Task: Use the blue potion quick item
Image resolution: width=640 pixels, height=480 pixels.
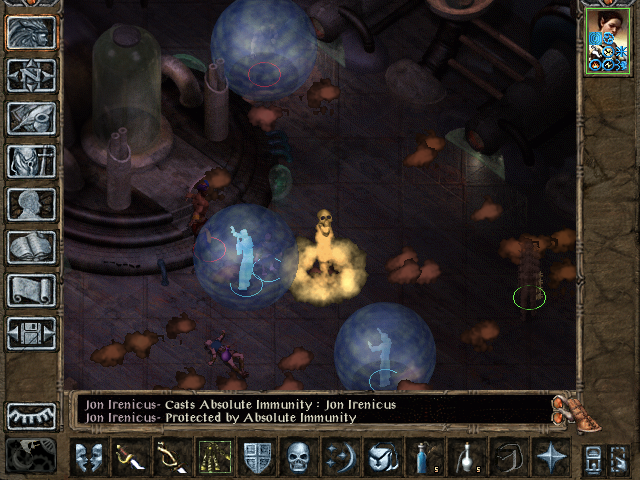Action: [x=423, y=457]
